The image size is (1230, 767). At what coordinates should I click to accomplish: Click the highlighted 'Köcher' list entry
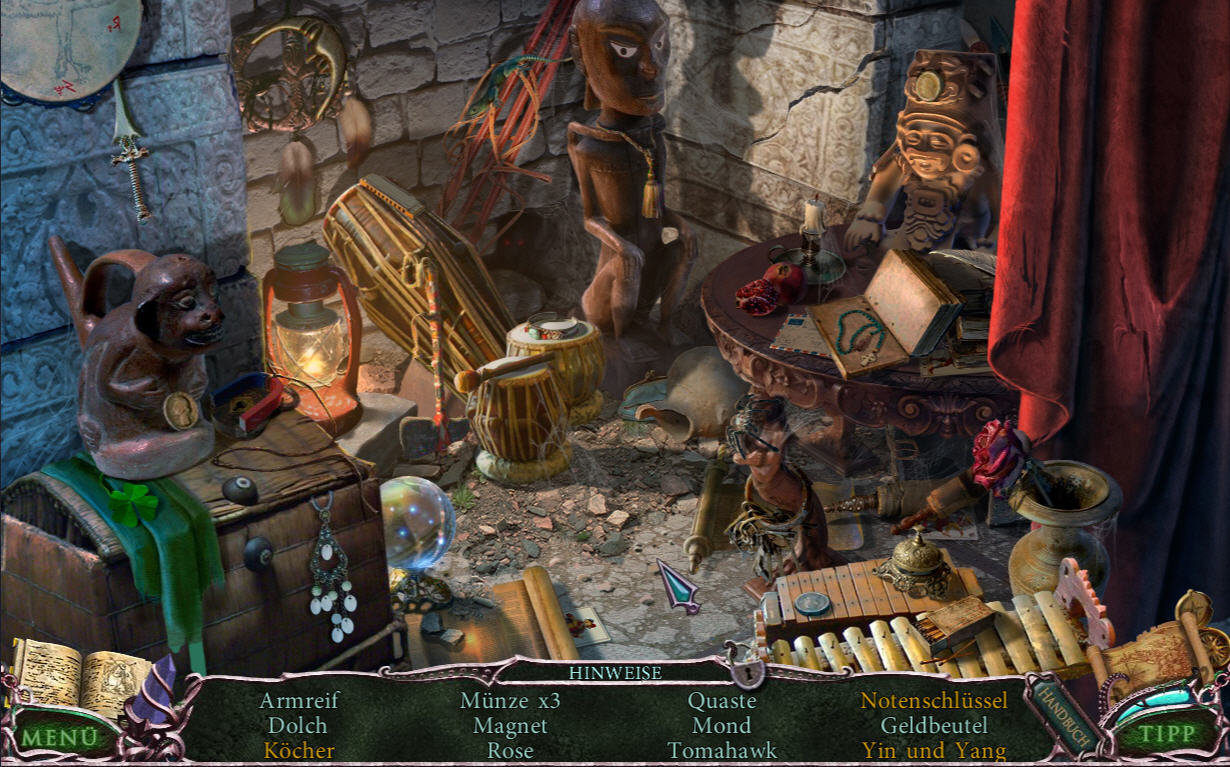tap(298, 750)
